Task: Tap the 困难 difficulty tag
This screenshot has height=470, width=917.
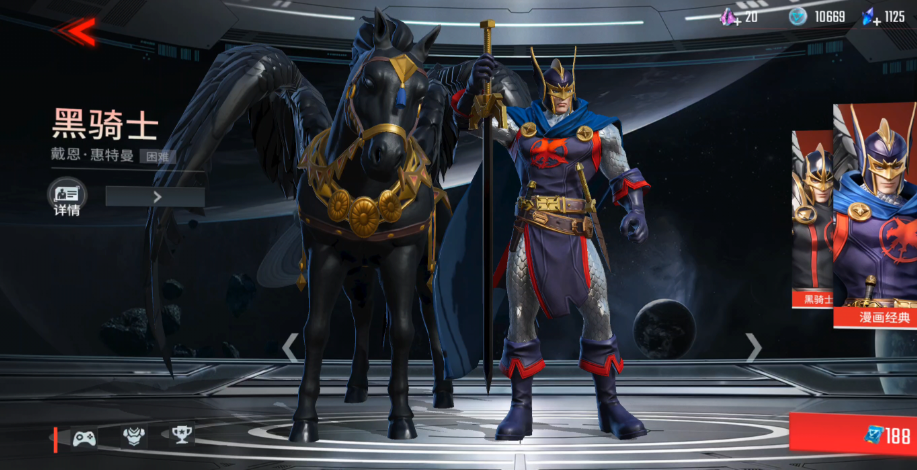Action: 153,156
